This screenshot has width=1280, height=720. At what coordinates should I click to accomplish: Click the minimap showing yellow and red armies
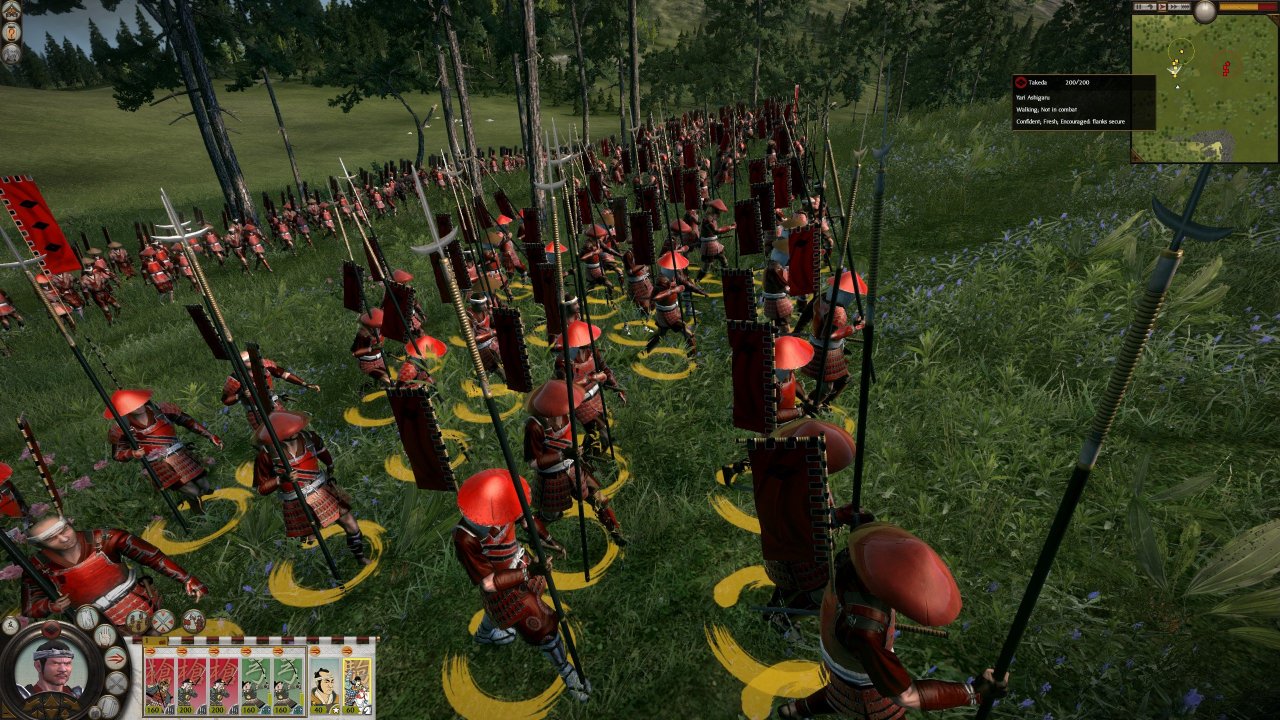(1205, 88)
